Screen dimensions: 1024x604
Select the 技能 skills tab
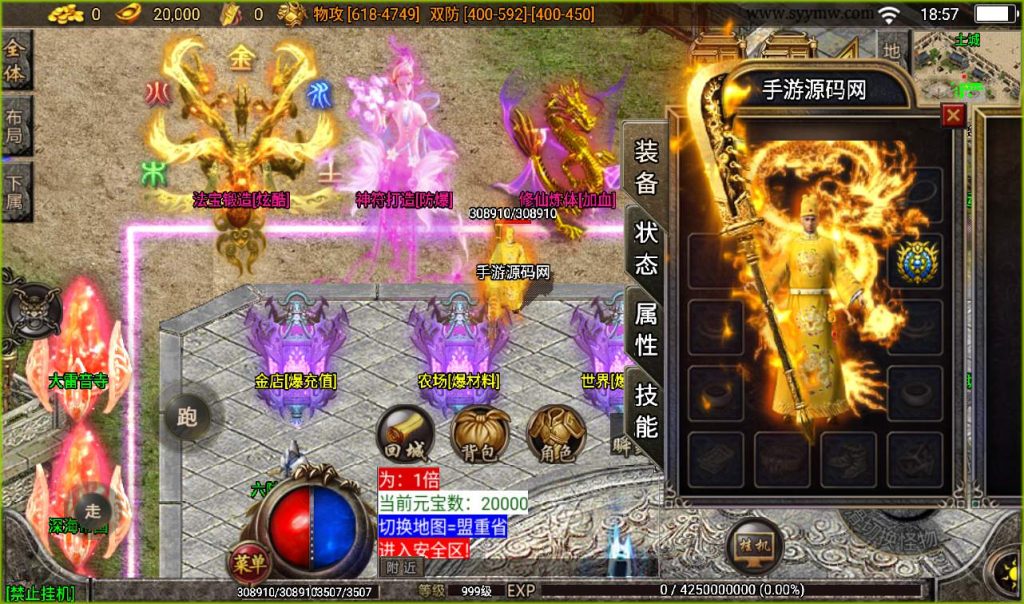click(647, 411)
